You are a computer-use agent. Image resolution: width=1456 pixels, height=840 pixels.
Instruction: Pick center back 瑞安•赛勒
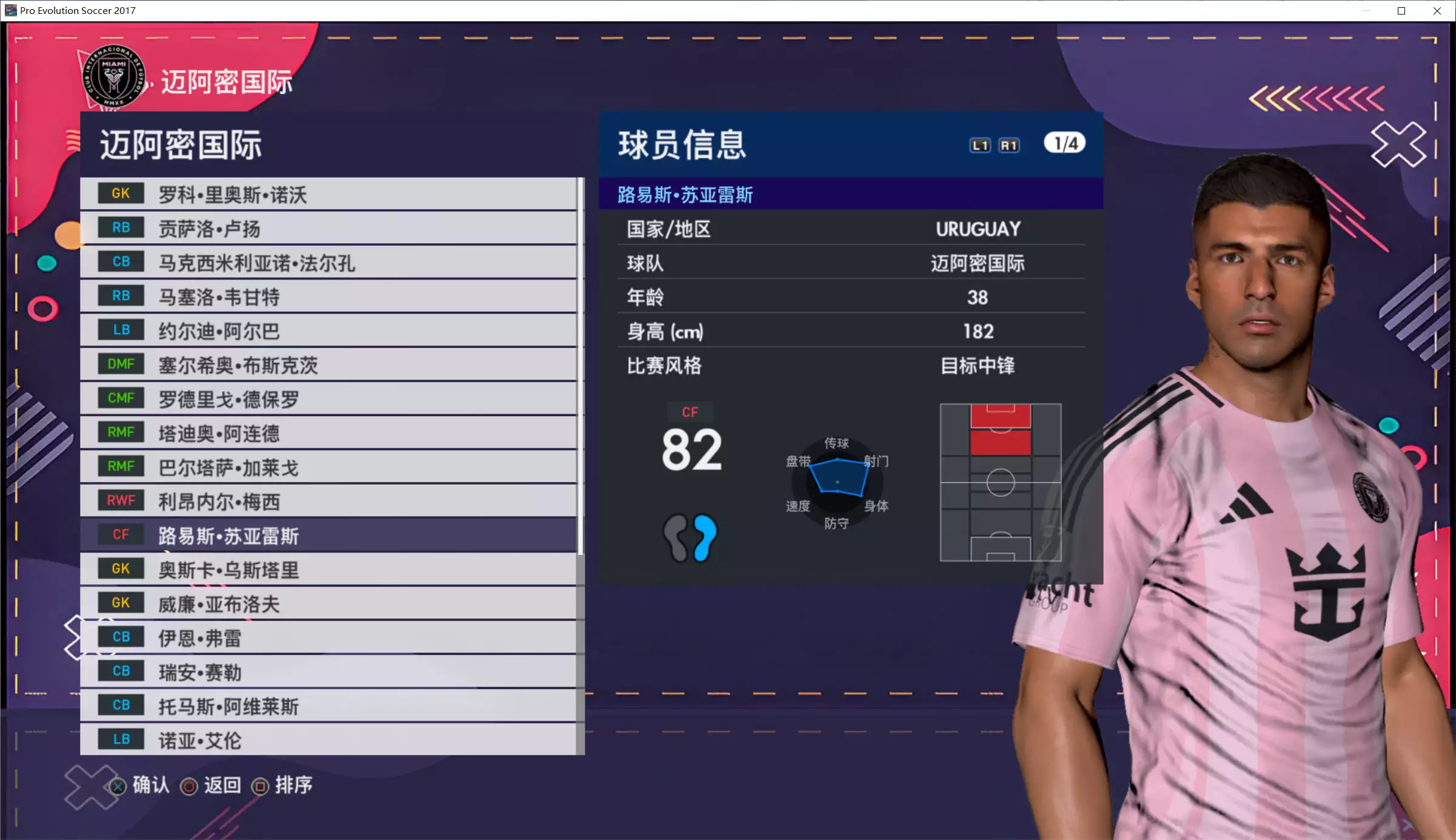pos(327,671)
